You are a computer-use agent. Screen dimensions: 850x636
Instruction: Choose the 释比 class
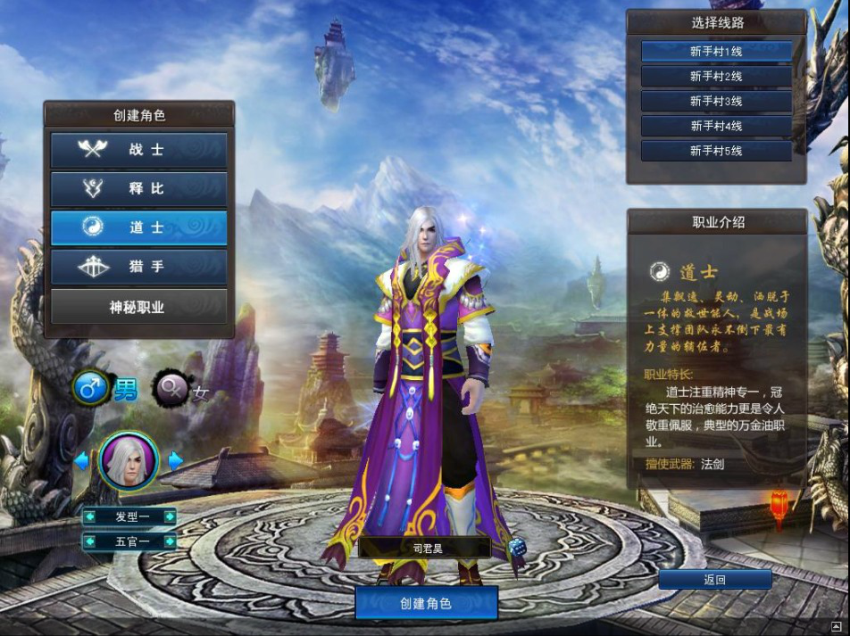click(139, 189)
